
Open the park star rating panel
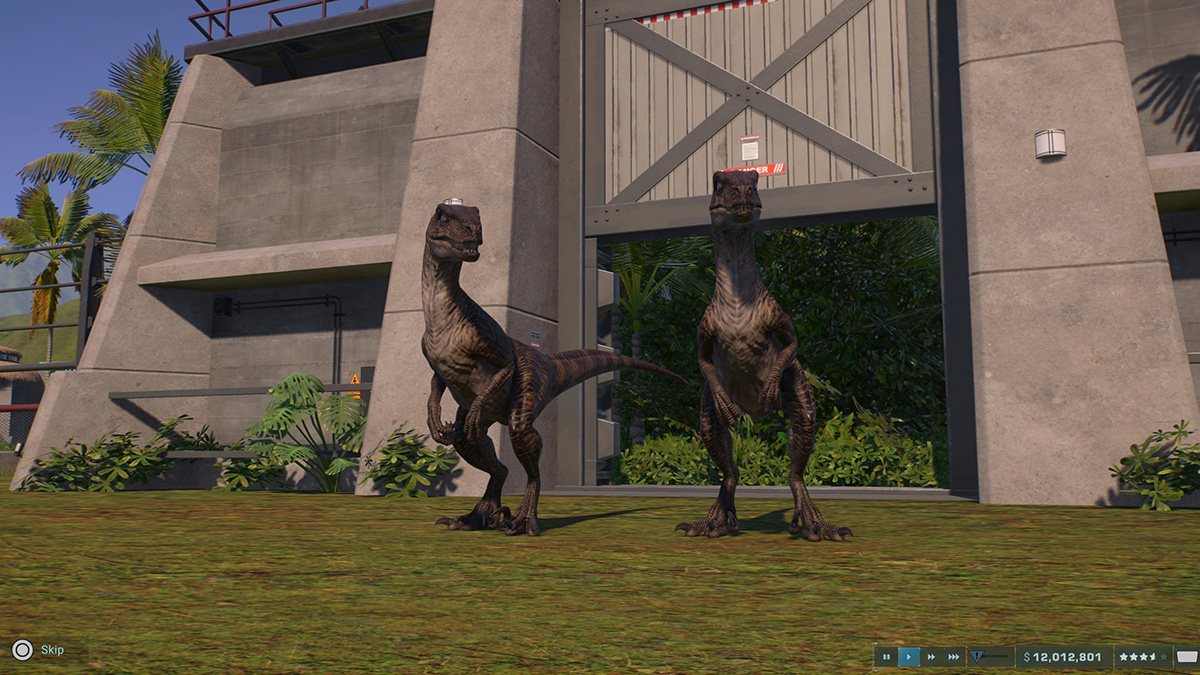coord(1143,657)
